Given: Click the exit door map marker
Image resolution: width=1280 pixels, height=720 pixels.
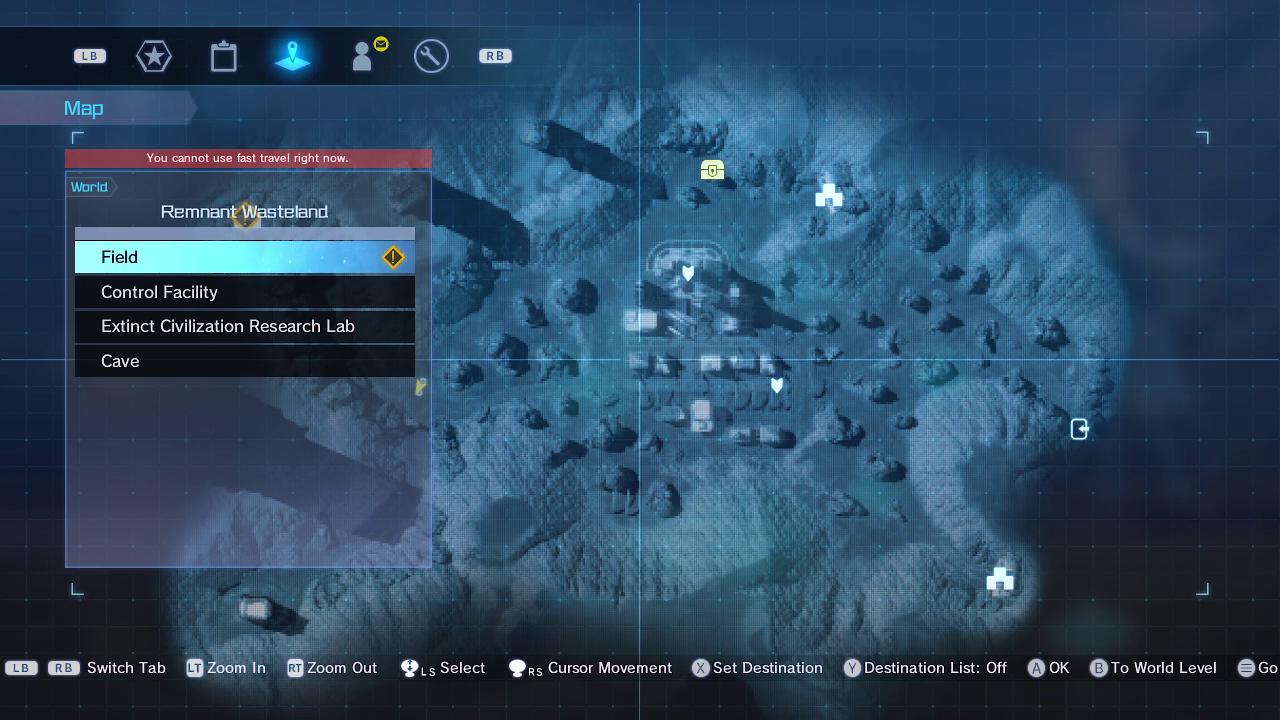Looking at the screenshot, I should click(1080, 429).
